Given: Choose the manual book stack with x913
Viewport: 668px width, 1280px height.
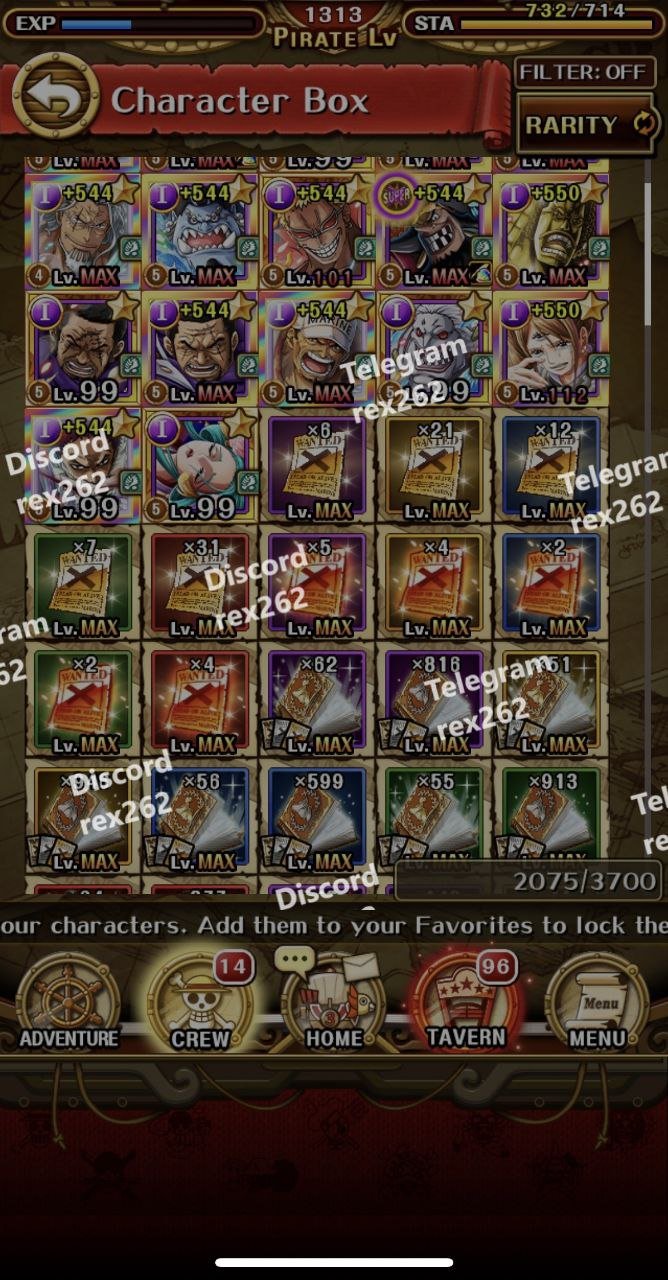Looking at the screenshot, I should 552,818.
